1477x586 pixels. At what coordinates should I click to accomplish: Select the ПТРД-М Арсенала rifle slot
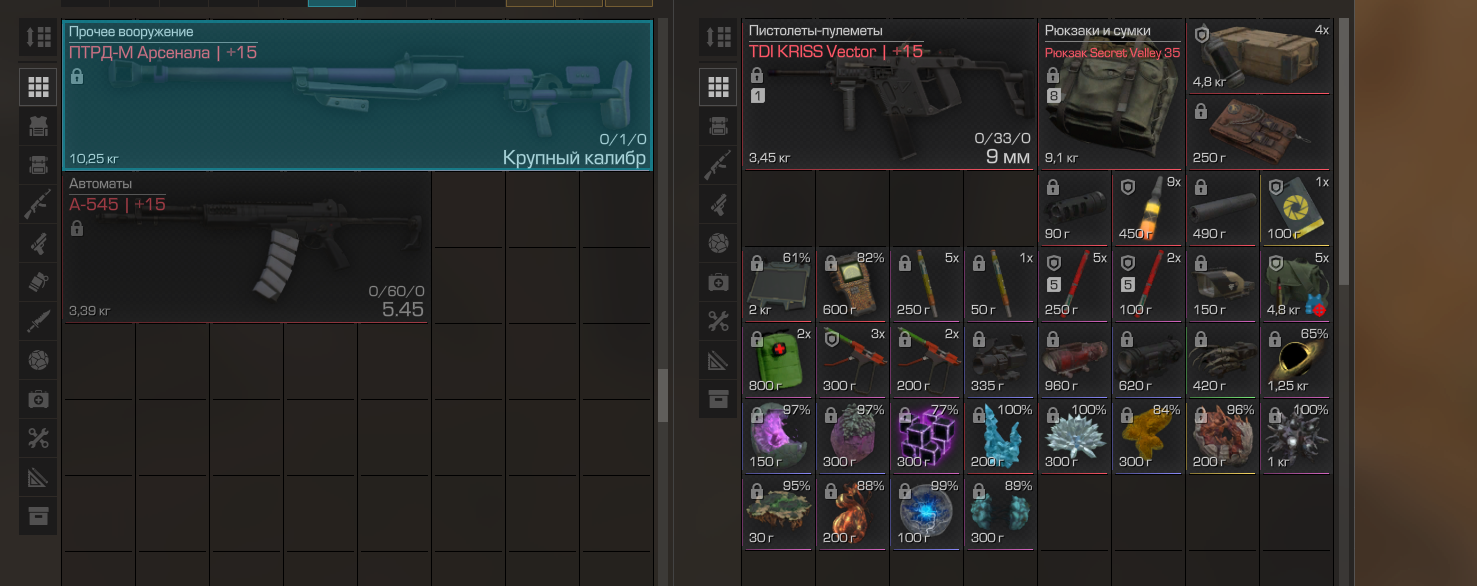pos(357,96)
